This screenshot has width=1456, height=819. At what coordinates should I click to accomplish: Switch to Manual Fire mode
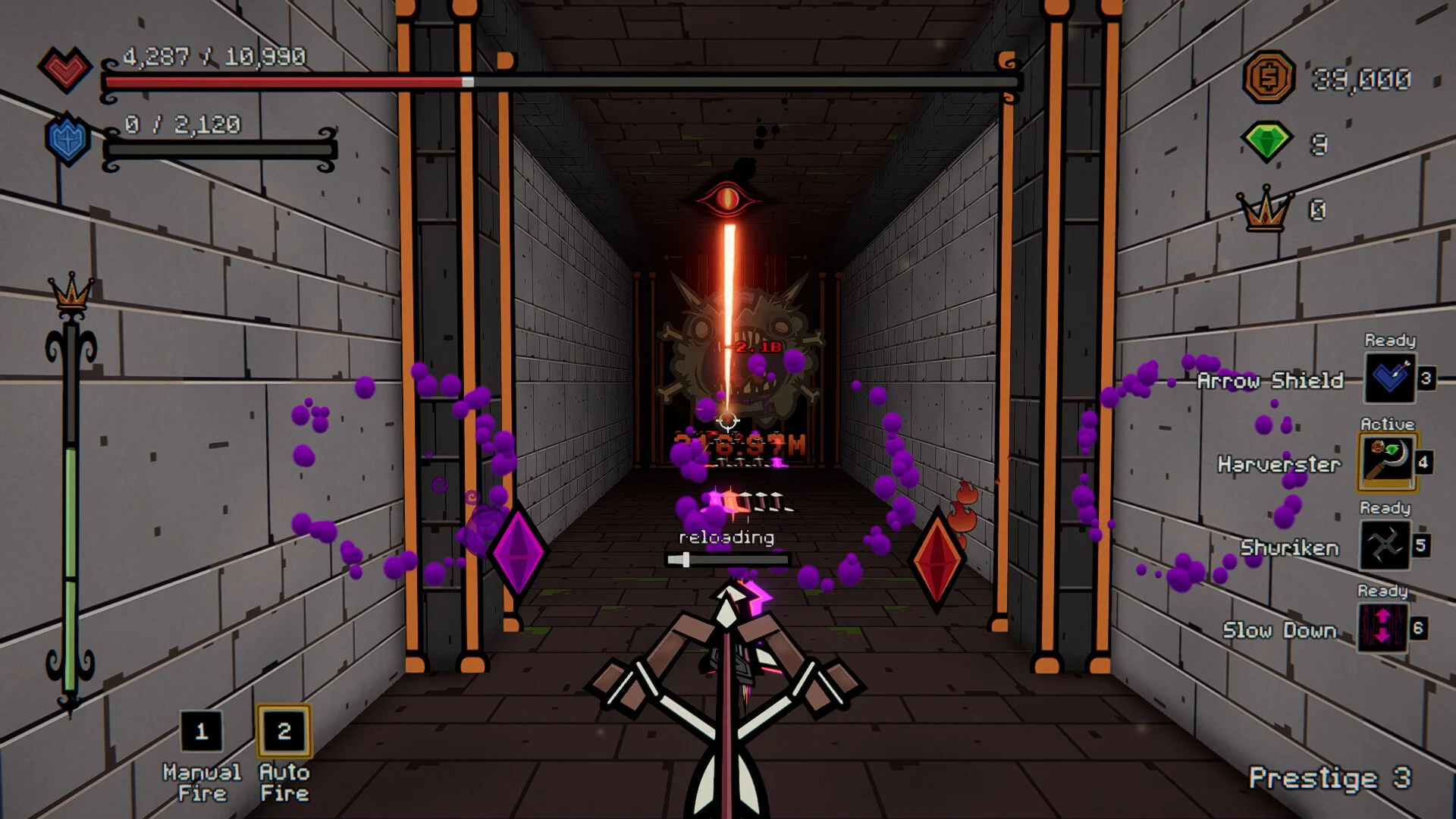pos(201,732)
